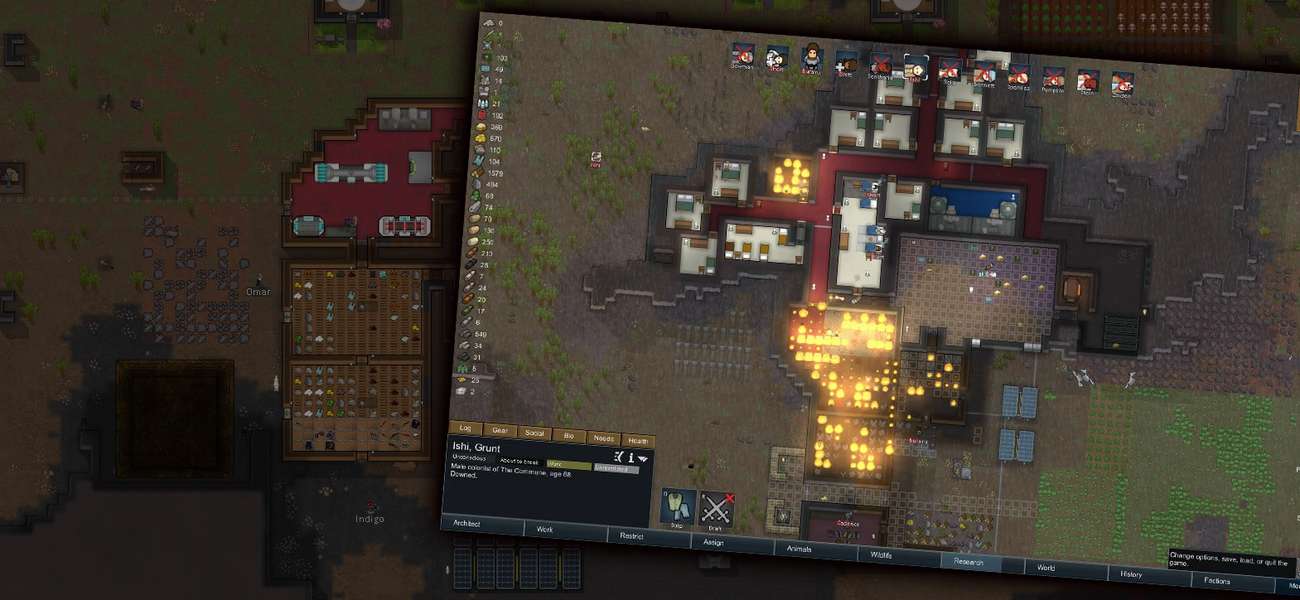
Task: Click the Draft crossed-swords button
Action: [x=716, y=510]
